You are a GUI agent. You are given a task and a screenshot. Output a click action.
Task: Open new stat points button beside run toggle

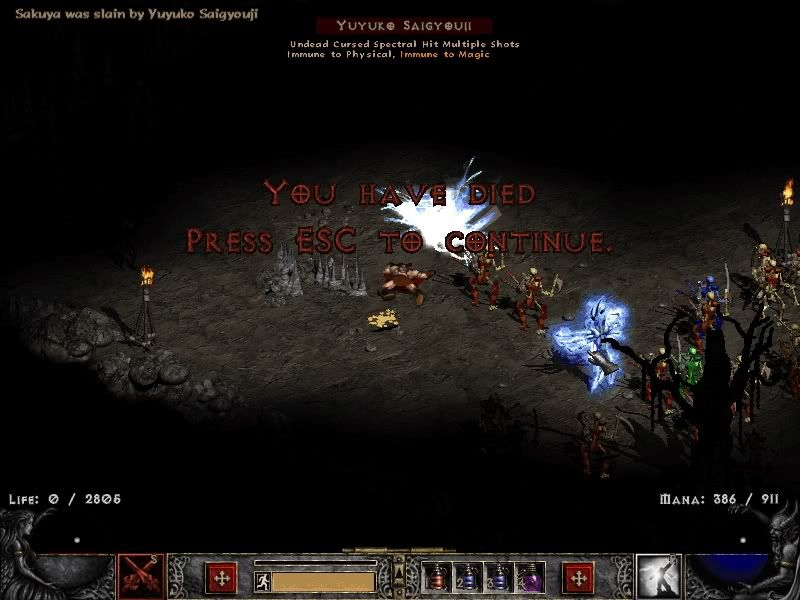click(221, 578)
